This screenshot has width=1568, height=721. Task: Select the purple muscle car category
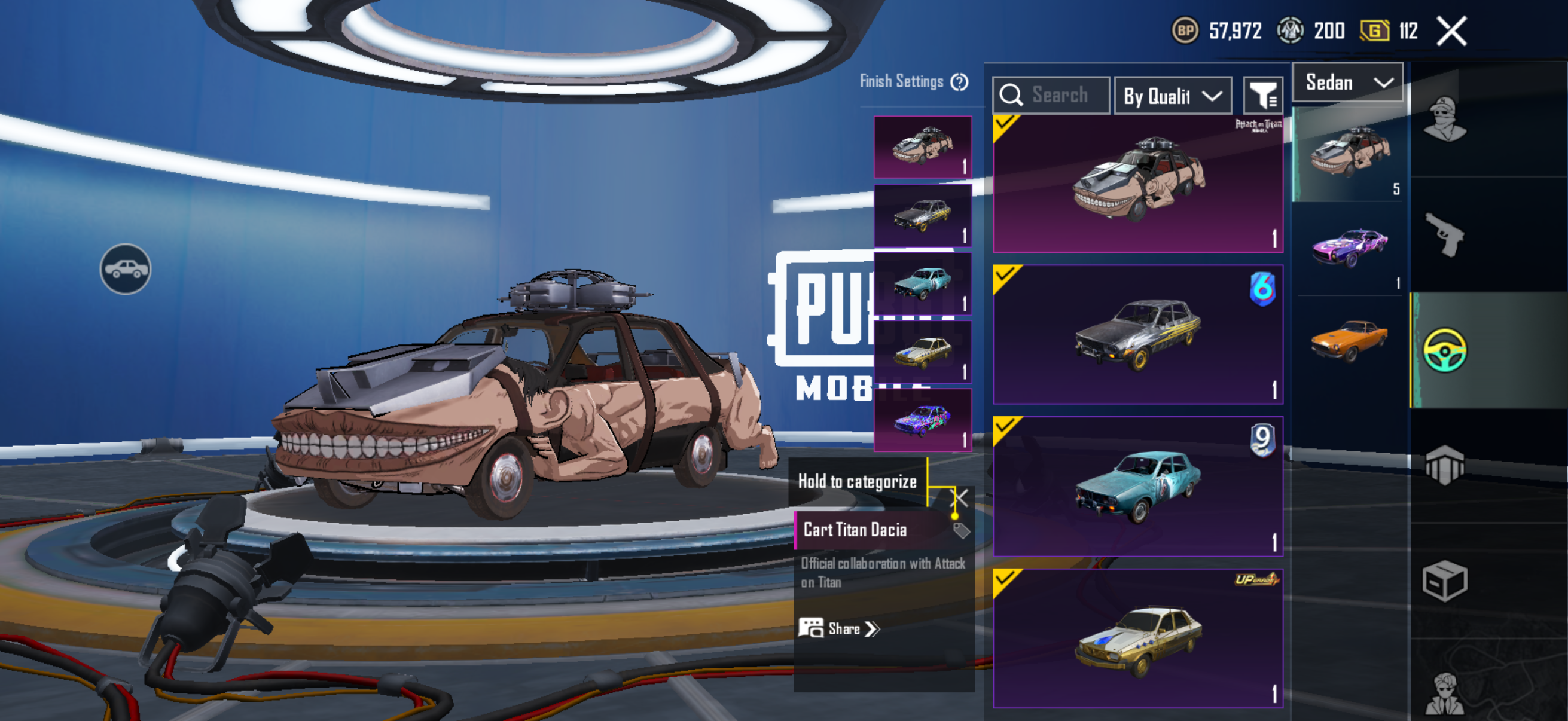(1350, 248)
